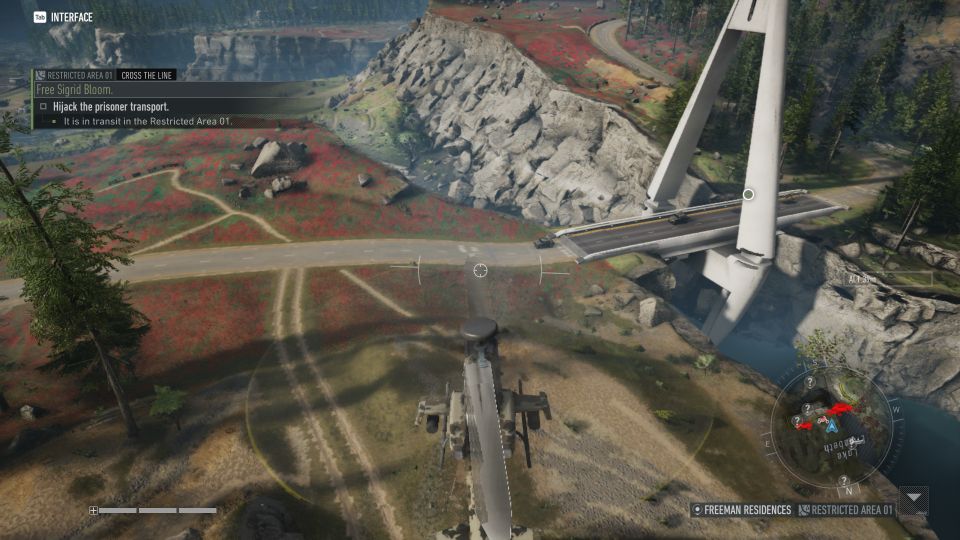Screen dimensions: 960x540
Task: Select the Cross the Line mission tag
Action: (x=144, y=75)
